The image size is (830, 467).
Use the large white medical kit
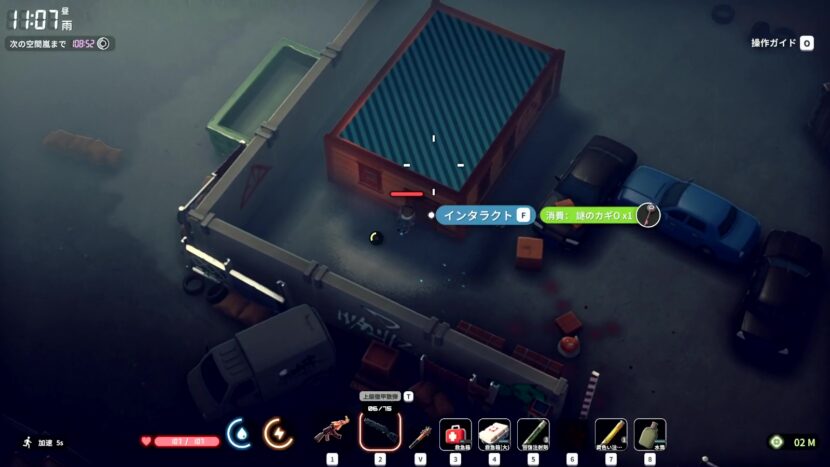(494, 433)
